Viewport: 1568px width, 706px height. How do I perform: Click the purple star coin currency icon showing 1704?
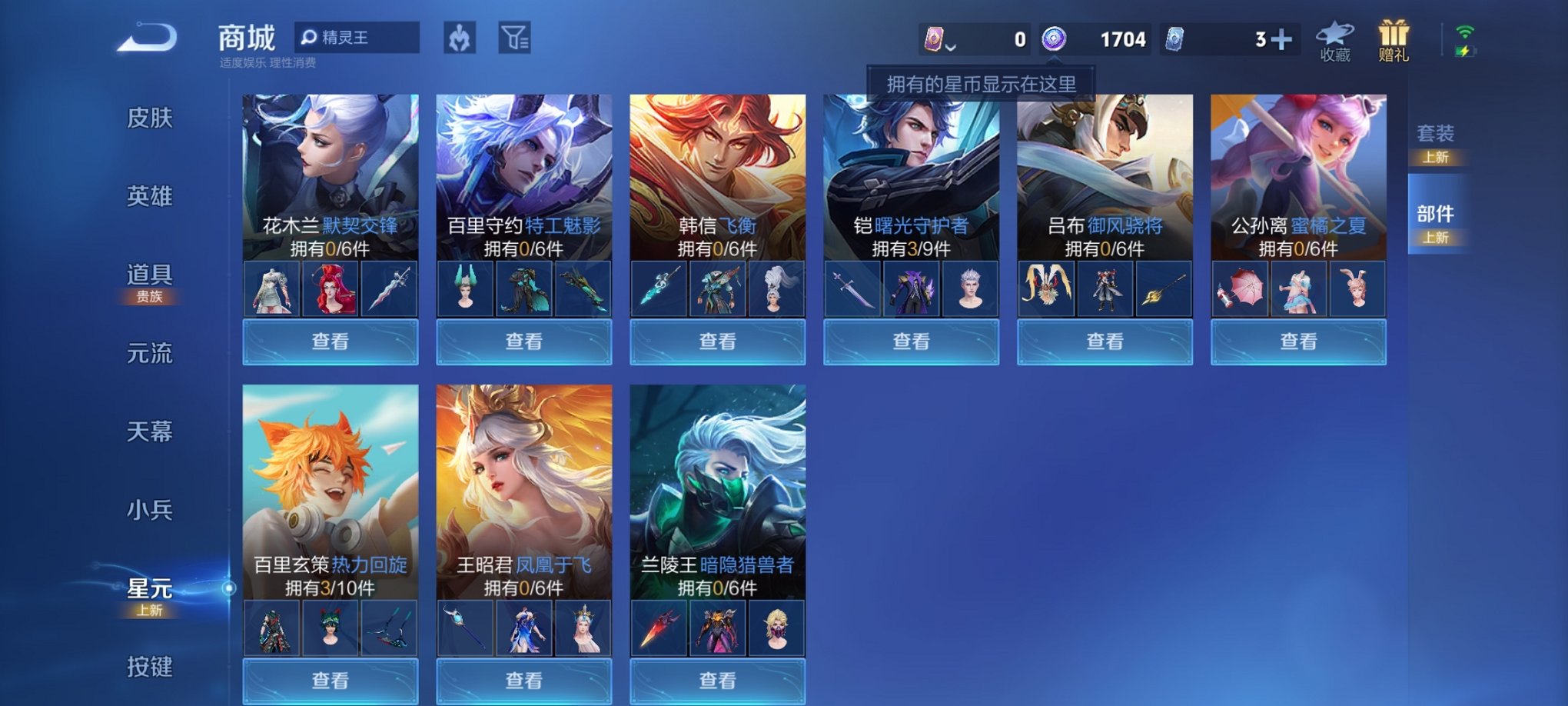1055,38
